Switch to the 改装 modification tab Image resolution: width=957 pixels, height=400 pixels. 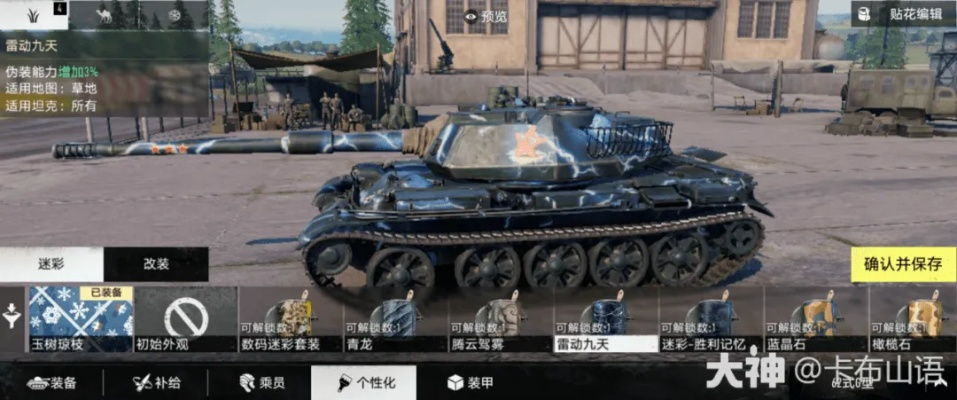tap(156, 264)
